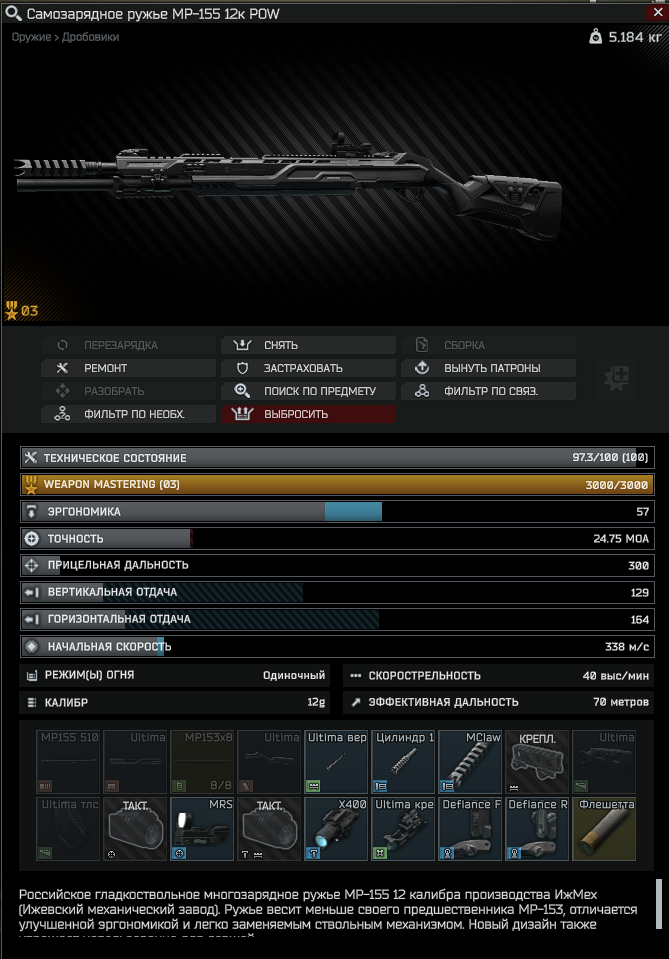Screen dimensions: 669x959
Task: Select the Флешетта shotgun shell slot
Action: point(603,829)
